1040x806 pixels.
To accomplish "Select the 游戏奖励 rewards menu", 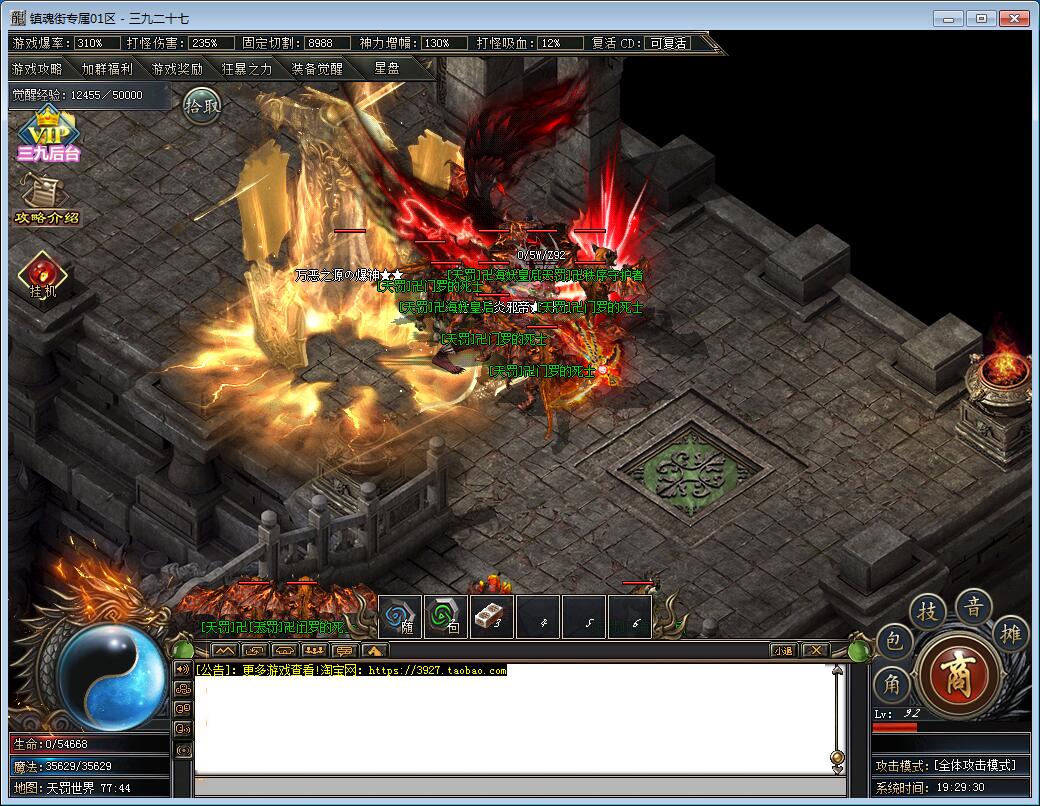I will pyautogui.click(x=177, y=69).
